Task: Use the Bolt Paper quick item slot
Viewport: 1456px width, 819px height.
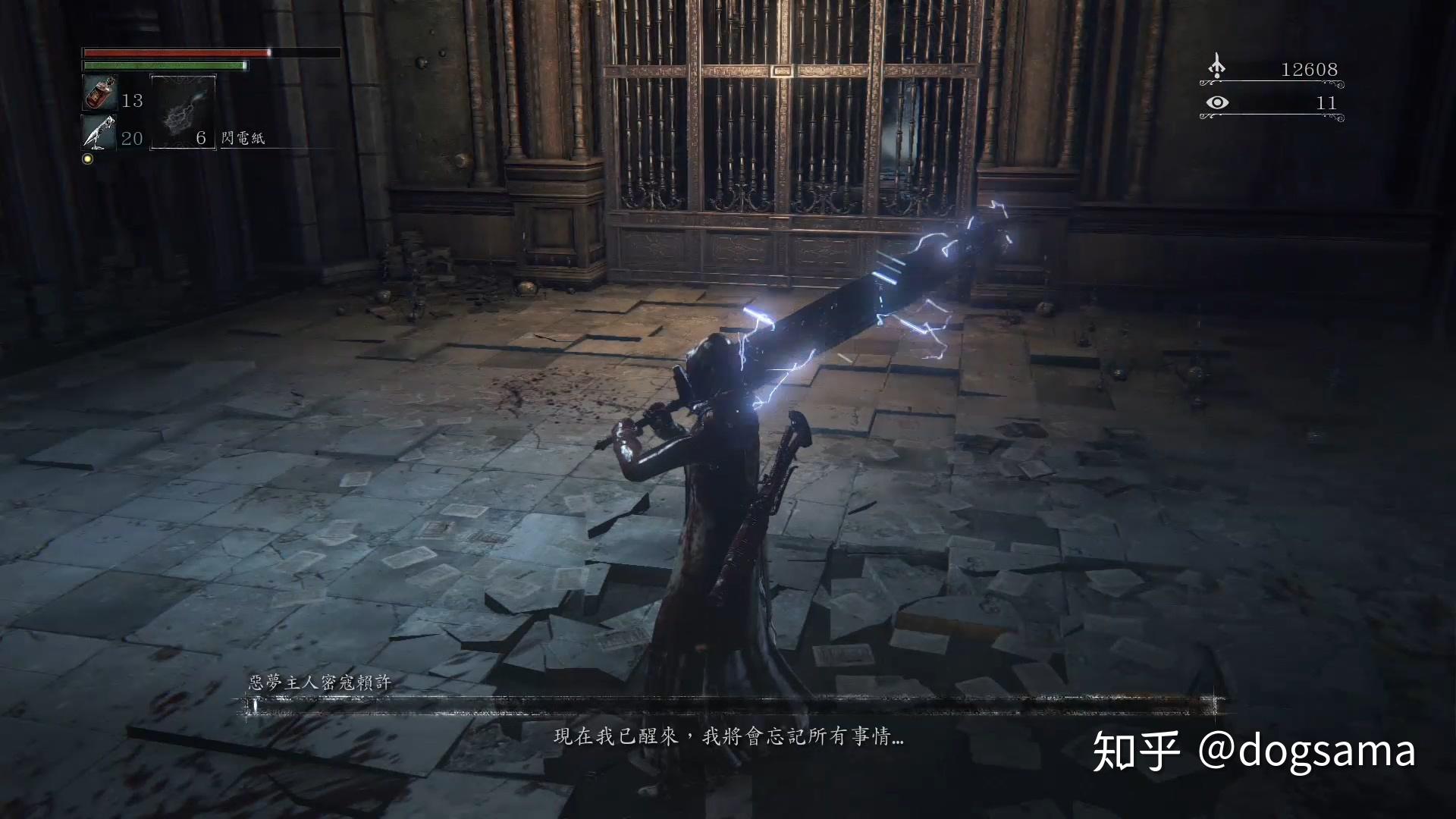Action: tap(183, 111)
